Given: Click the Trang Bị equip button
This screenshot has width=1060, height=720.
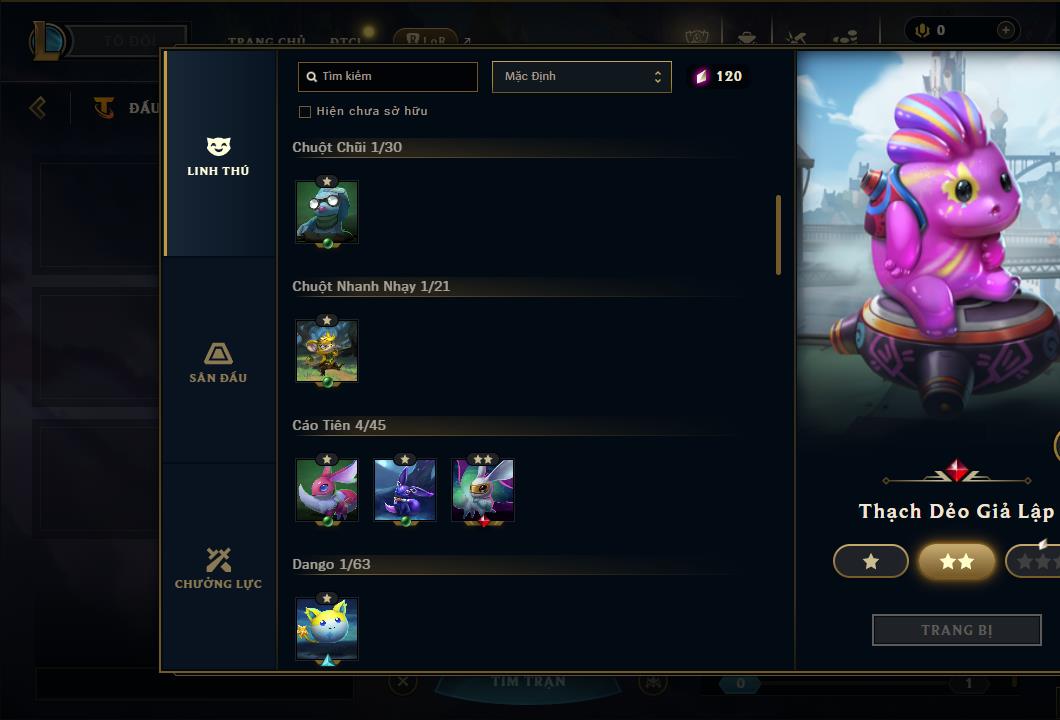Looking at the screenshot, I should pyautogui.click(x=956, y=630).
